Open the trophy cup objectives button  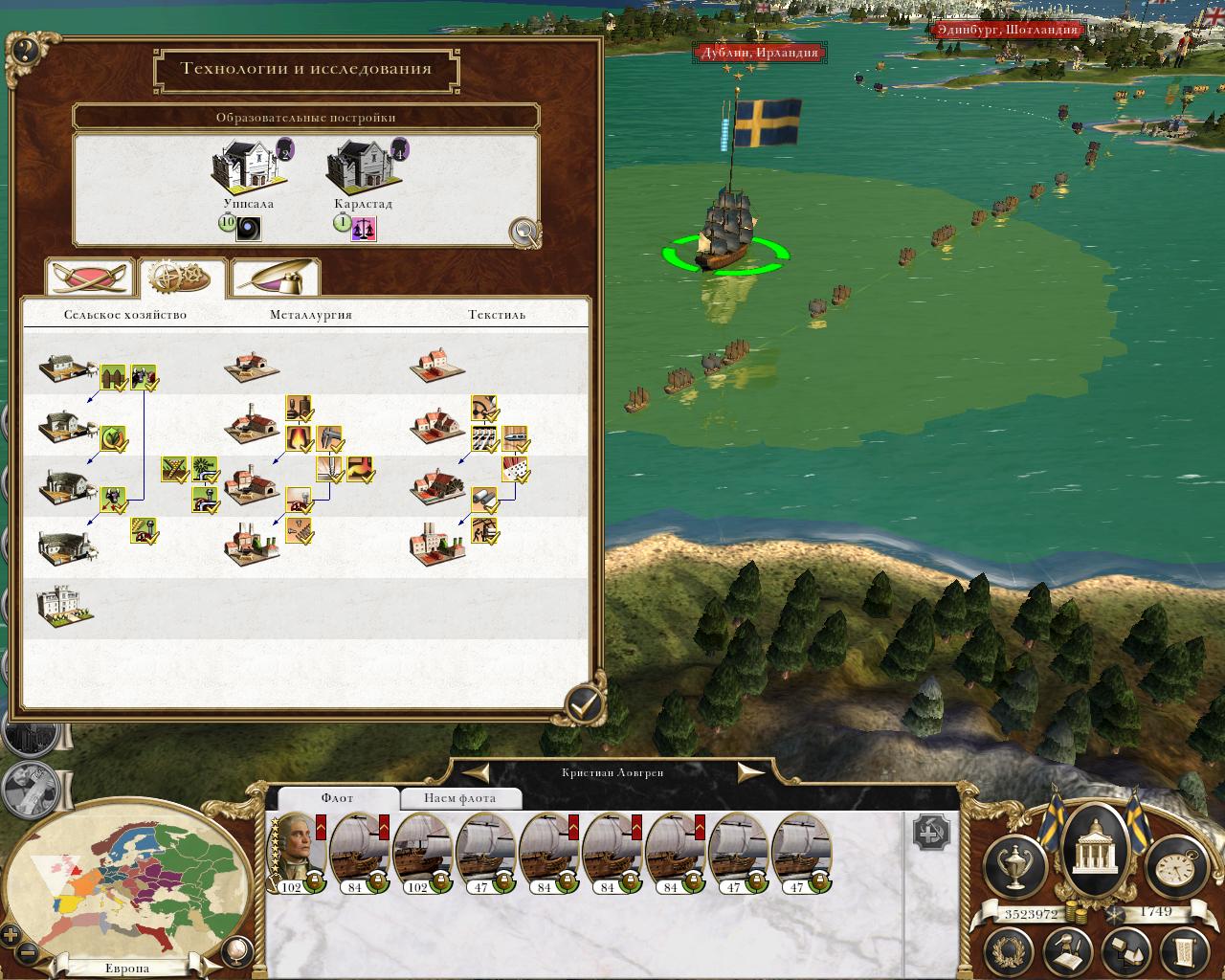coord(1014,864)
